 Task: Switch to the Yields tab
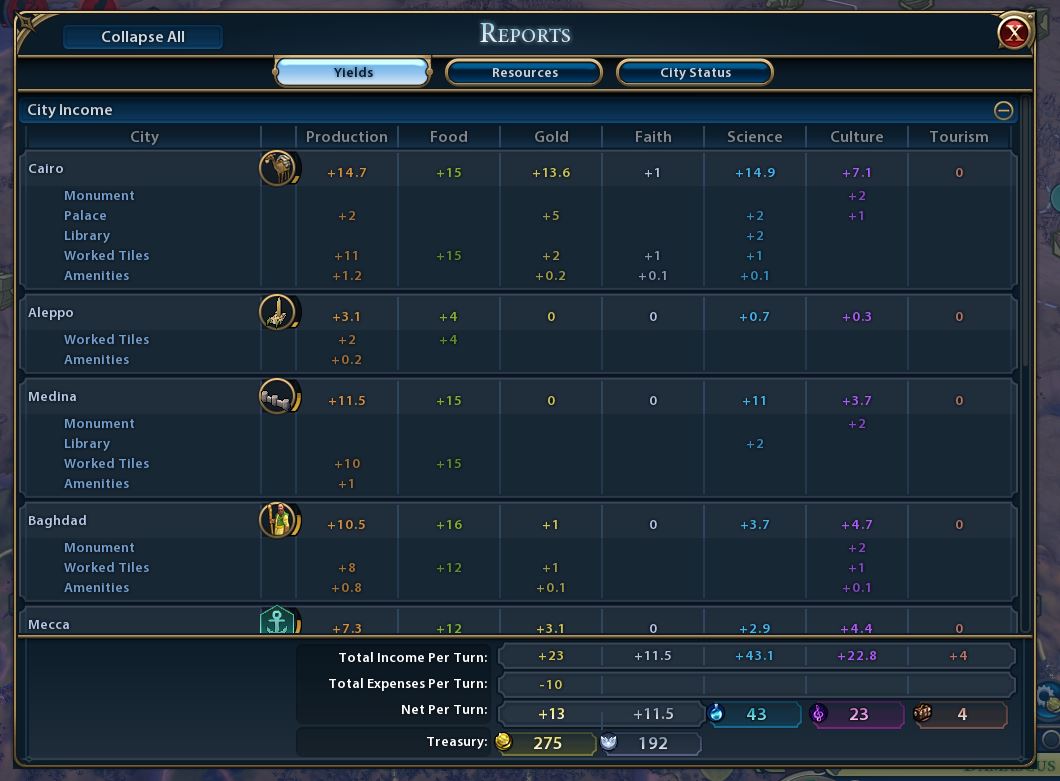[x=353, y=72]
